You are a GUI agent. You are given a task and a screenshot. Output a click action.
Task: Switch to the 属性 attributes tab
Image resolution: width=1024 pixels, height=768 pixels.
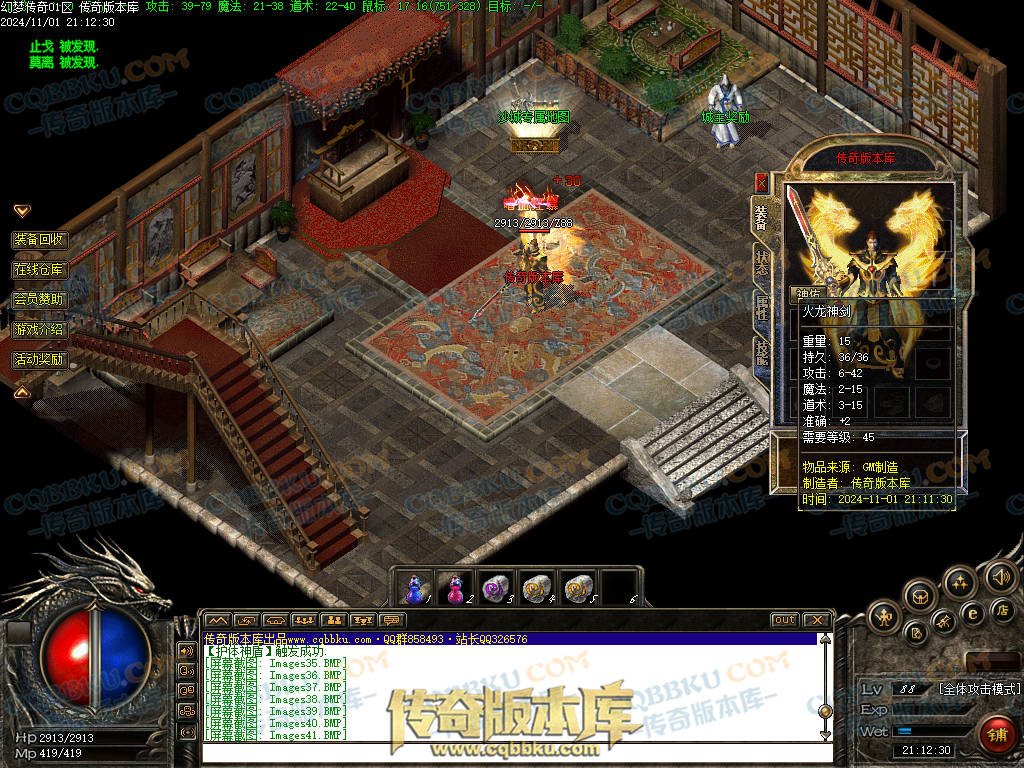(762, 308)
